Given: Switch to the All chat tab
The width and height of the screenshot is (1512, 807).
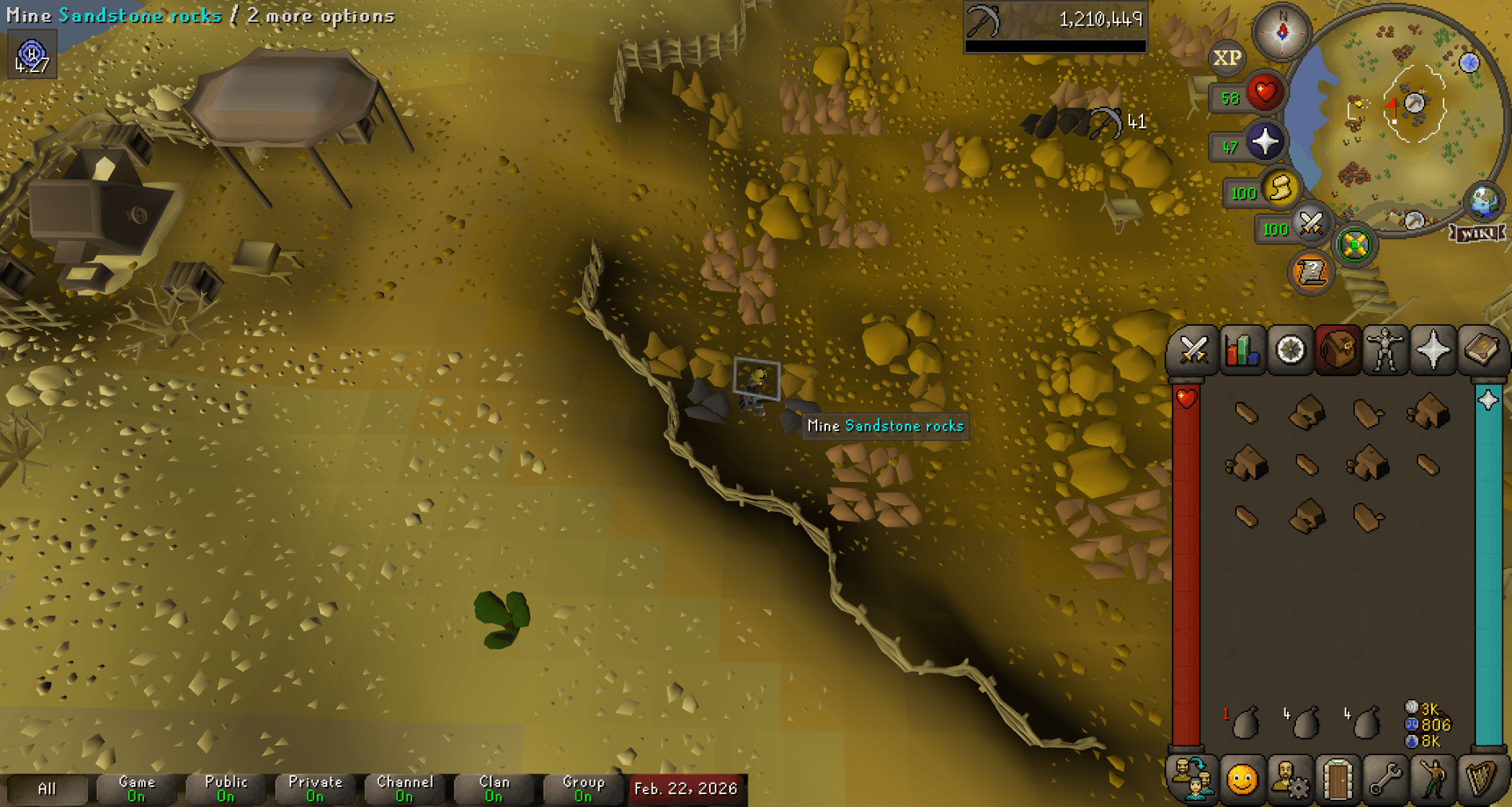Looking at the screenshot, I should tap(50, 789).
